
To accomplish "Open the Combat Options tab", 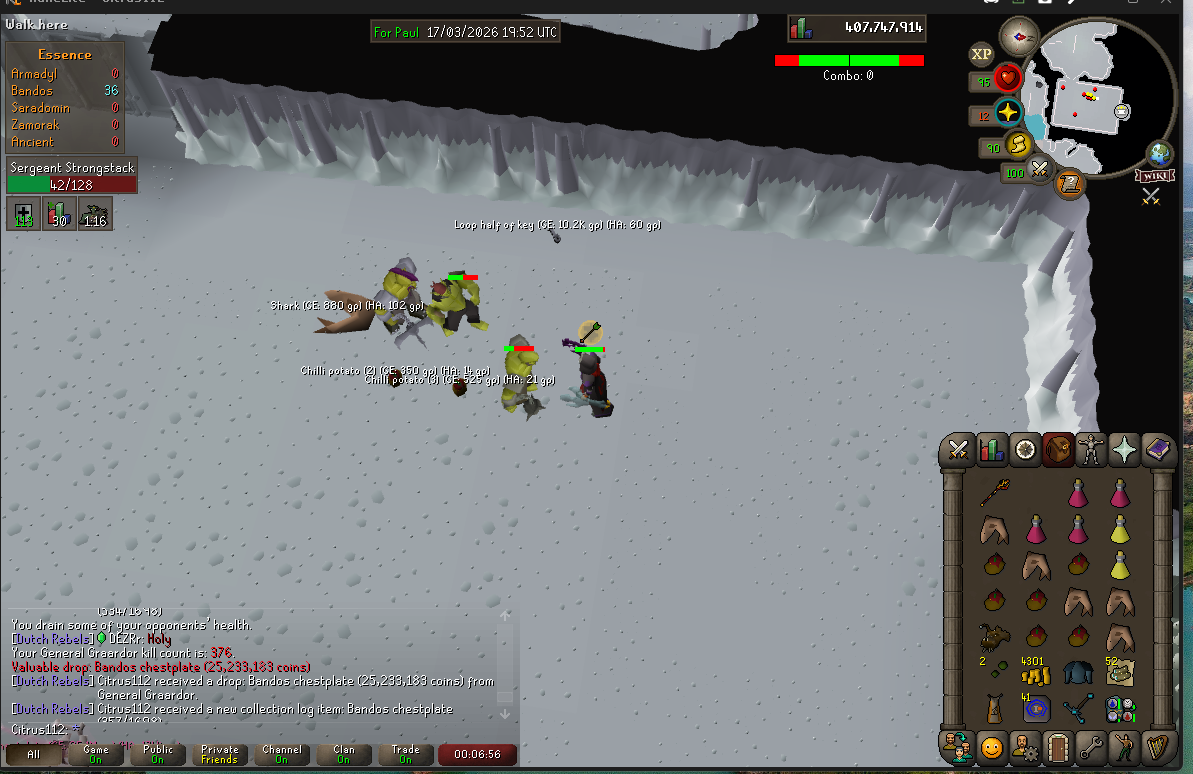I will pyautogui.click(x=959, y=451).
